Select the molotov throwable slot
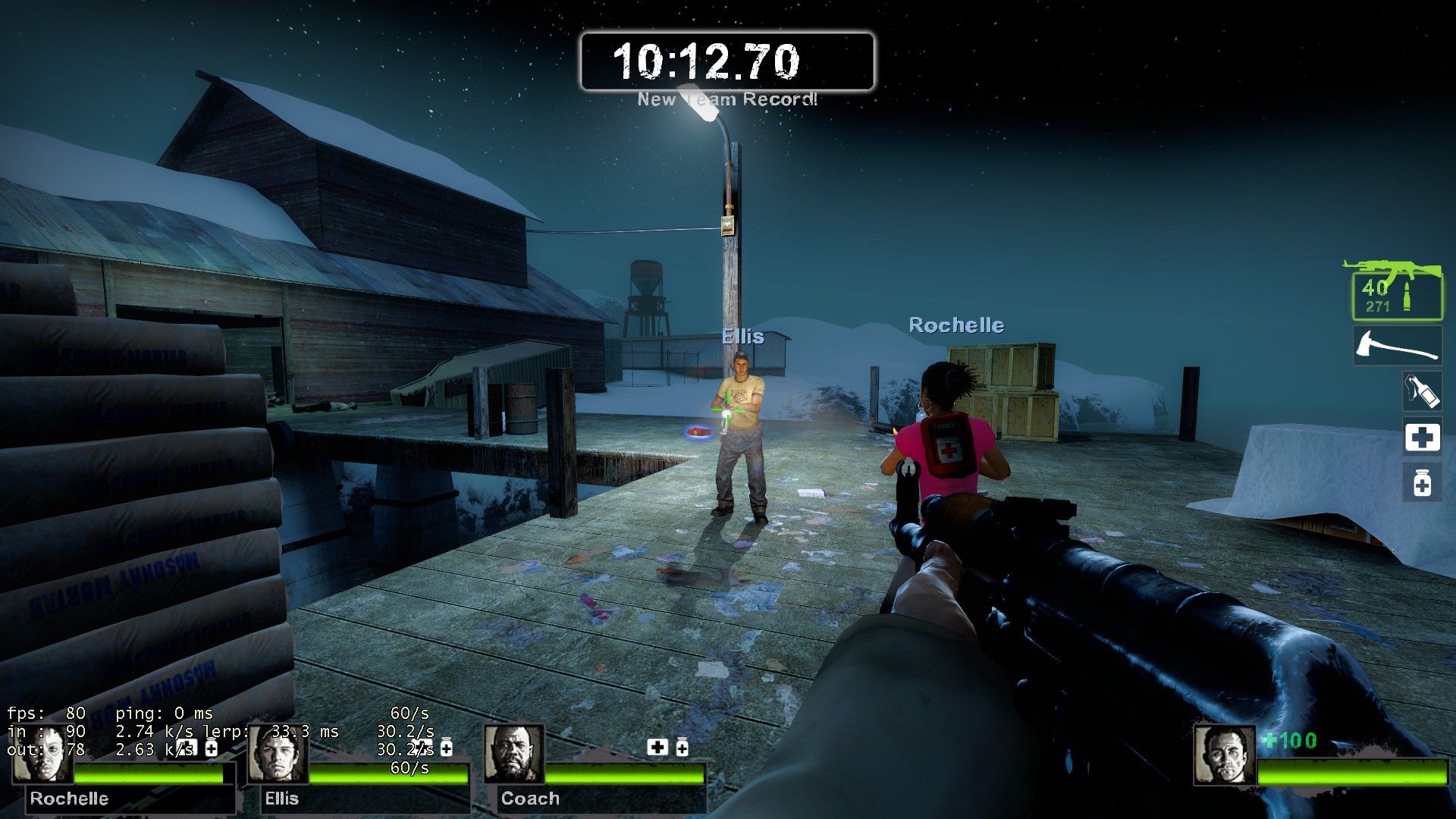The image size is (1456, 819). [x=1421, y=392]
